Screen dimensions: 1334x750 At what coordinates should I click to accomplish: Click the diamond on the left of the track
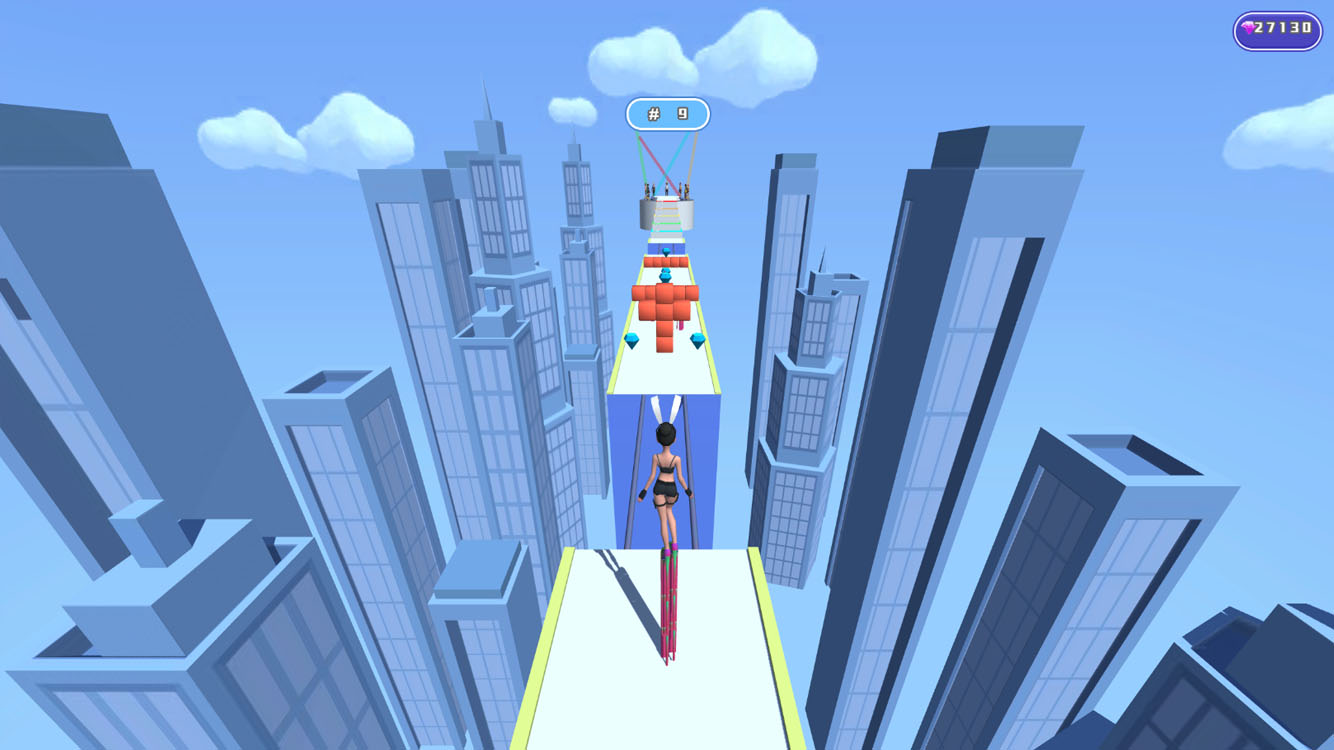(x=634, y=340)
